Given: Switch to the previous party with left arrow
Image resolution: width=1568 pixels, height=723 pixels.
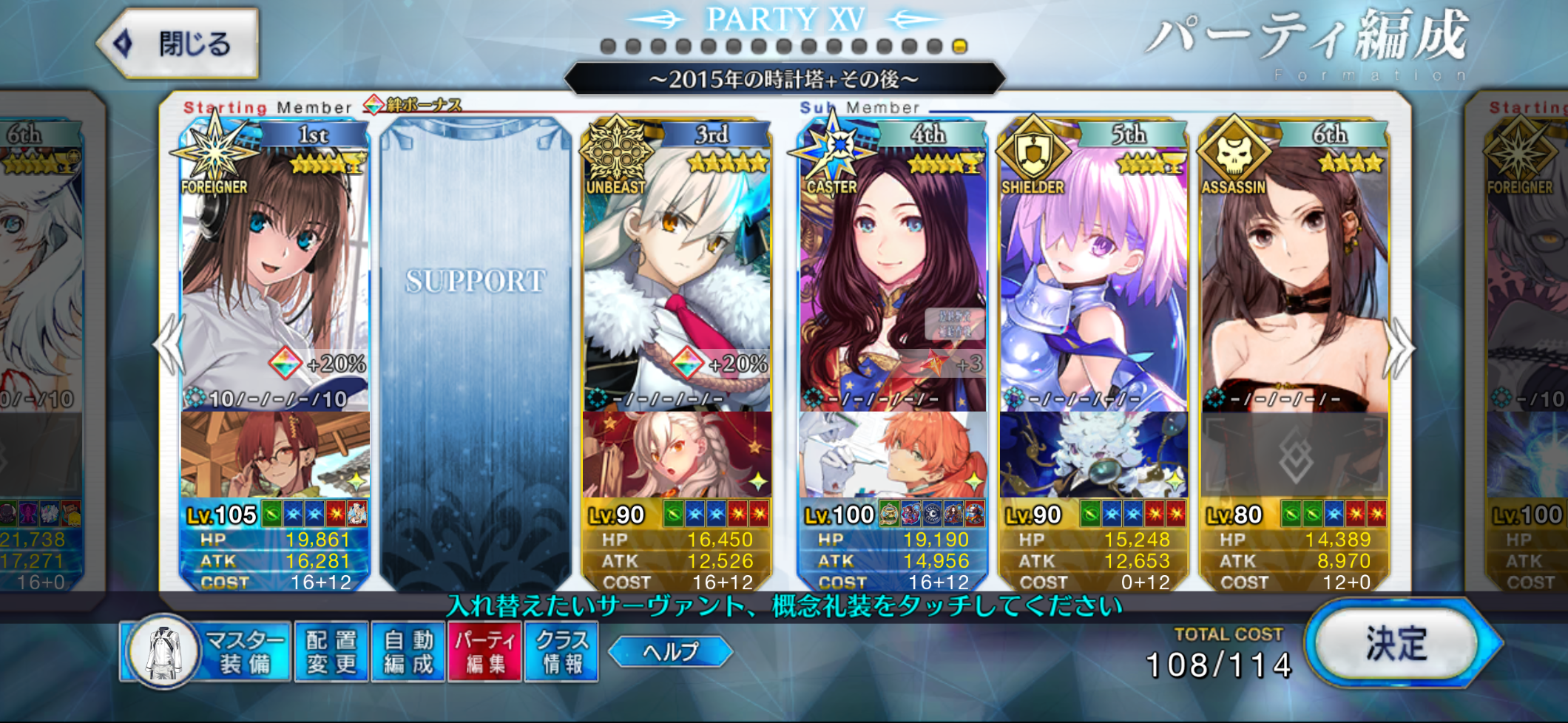Looking at the screenshot, I should tap(169, 344).
